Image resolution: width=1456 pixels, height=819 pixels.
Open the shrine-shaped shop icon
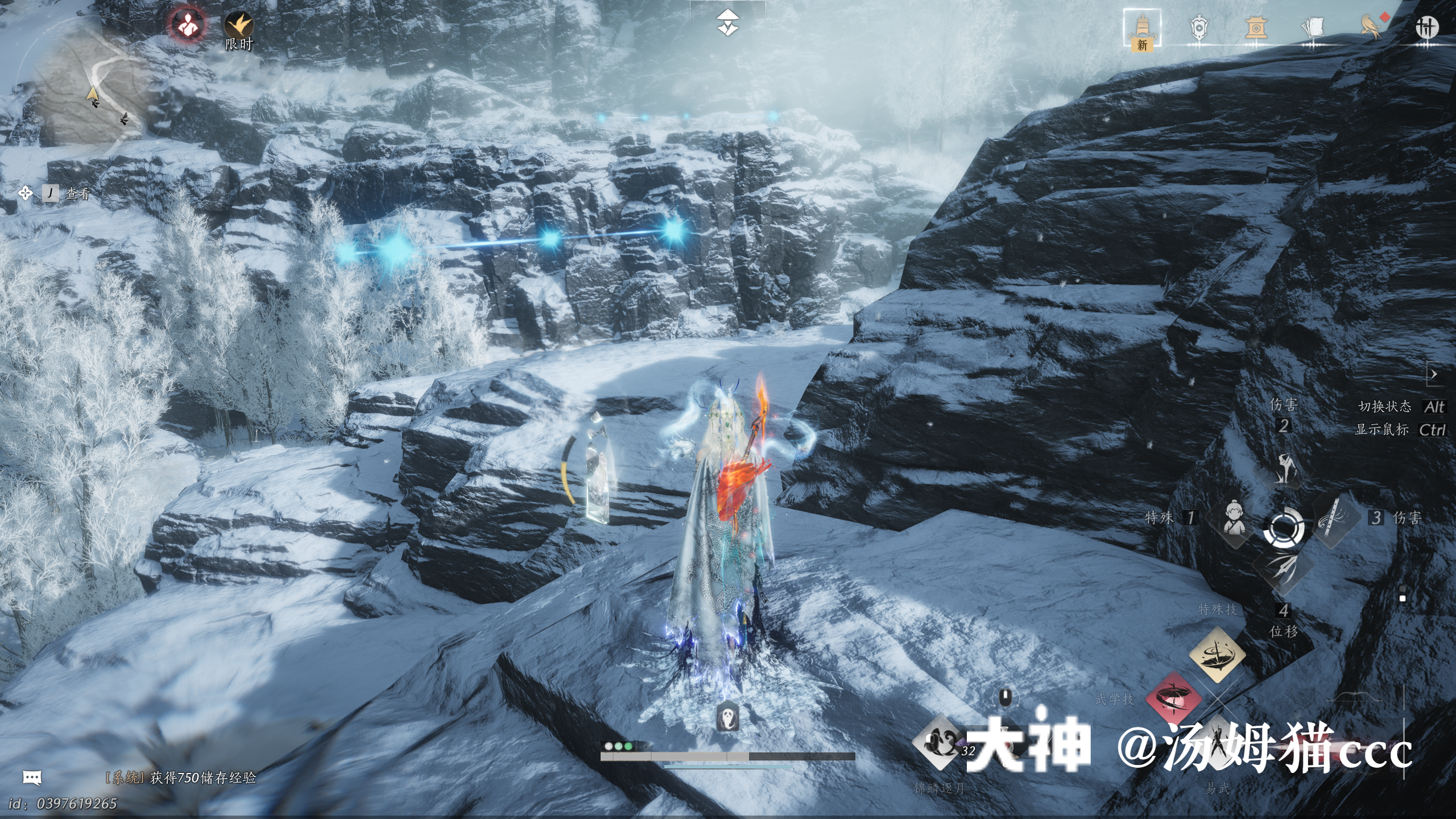pyautogui.click(x=1255, y=27)
